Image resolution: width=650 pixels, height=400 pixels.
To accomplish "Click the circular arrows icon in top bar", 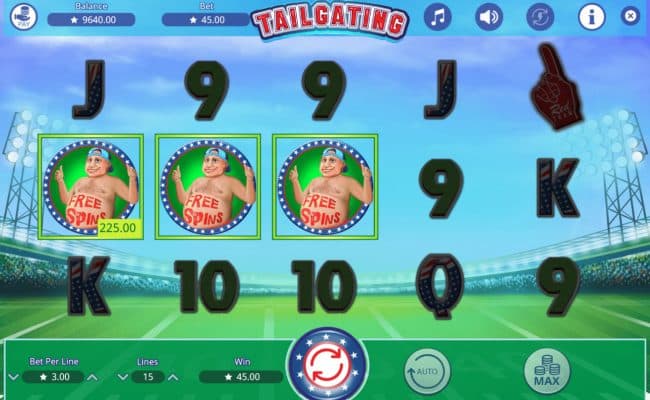I will point(539,17).
